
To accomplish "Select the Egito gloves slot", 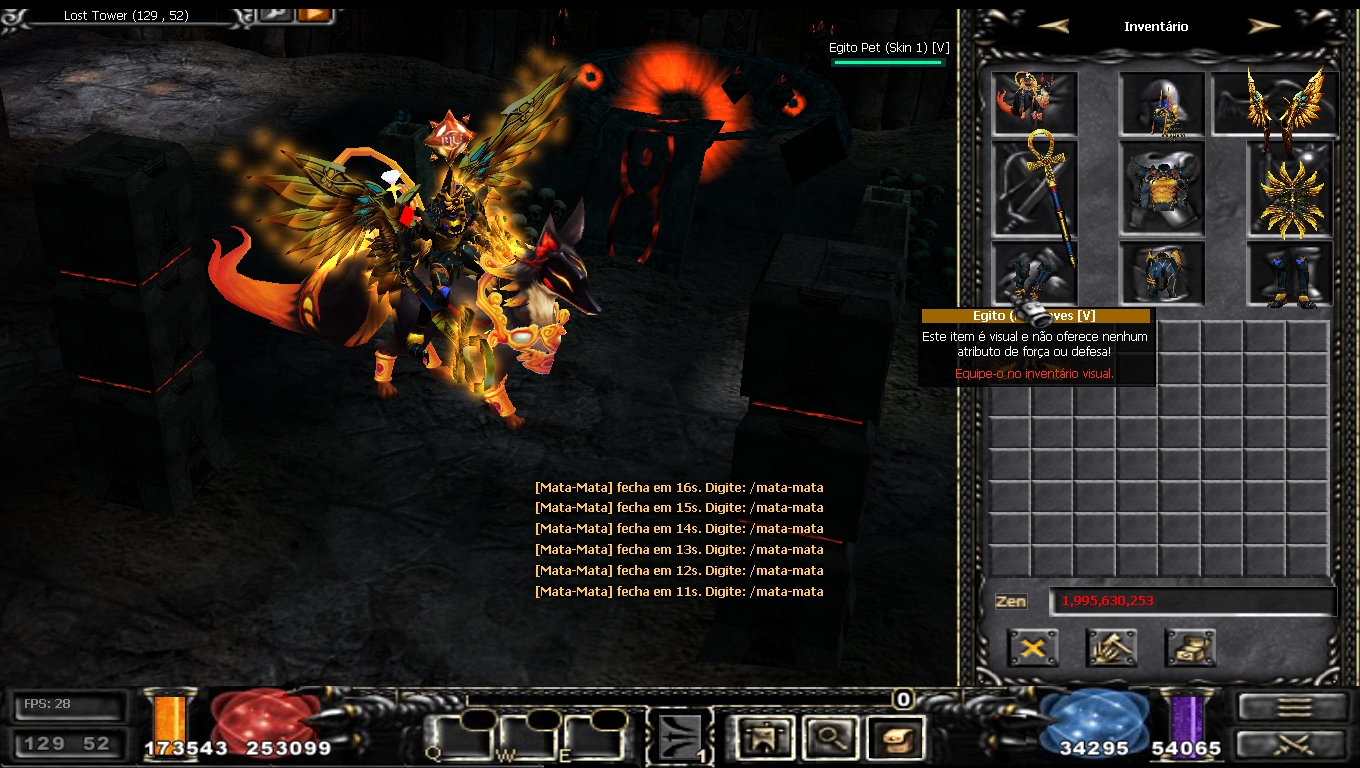I will coord(1034,274).
